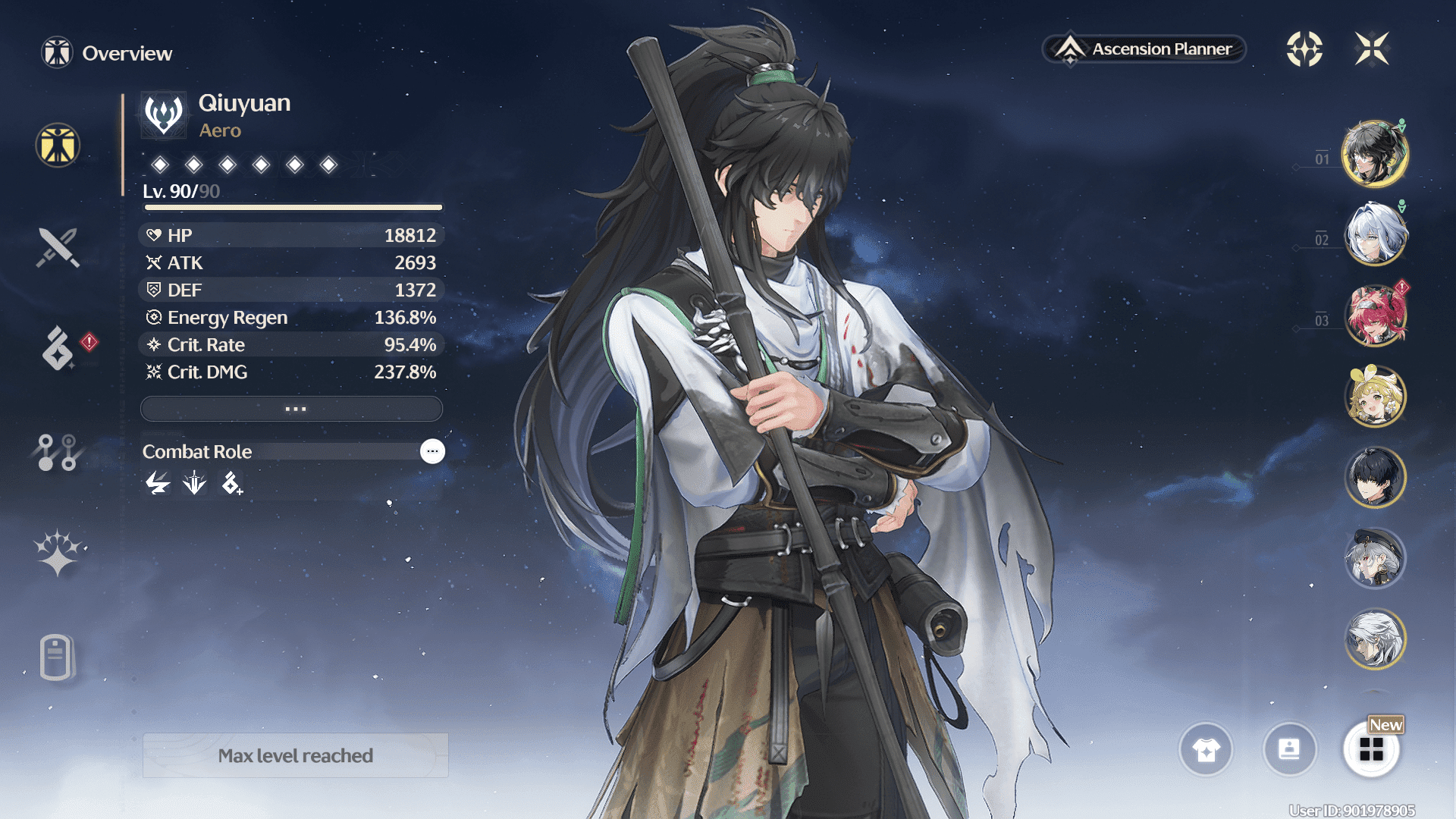The height and width of the screenshot is (819, 1456).
Task: Choose the white-haired character in slot 02
Action: pos(1374,234)
